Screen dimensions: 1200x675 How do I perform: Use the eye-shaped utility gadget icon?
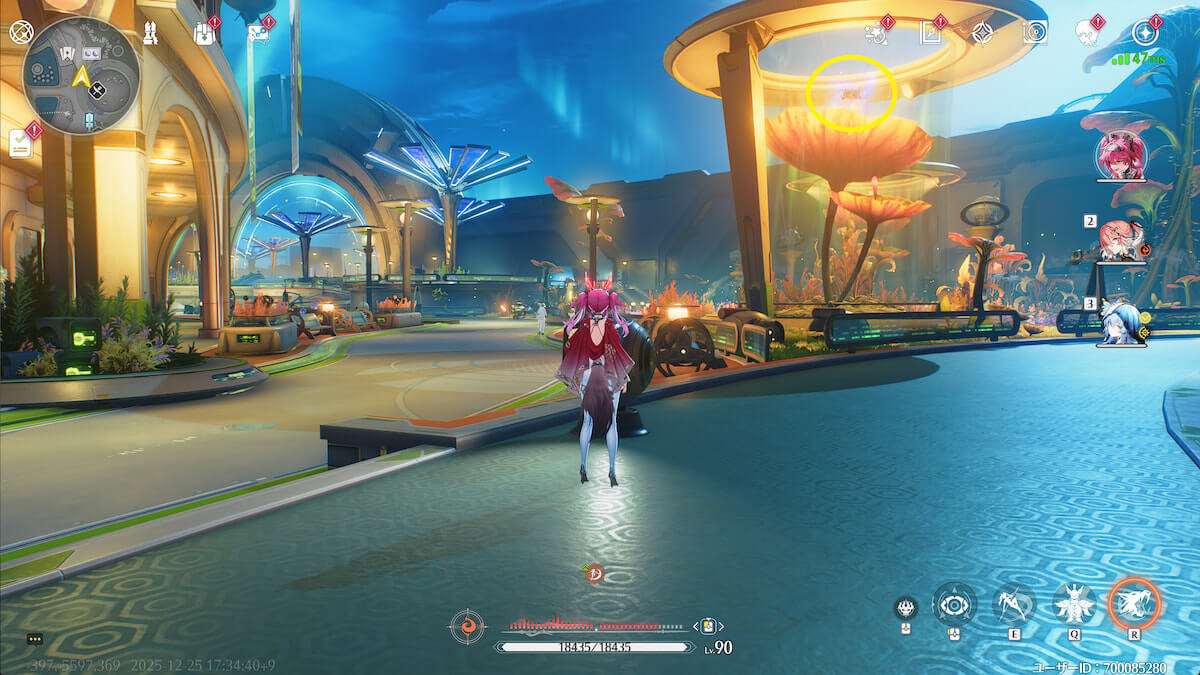[954, 605]
